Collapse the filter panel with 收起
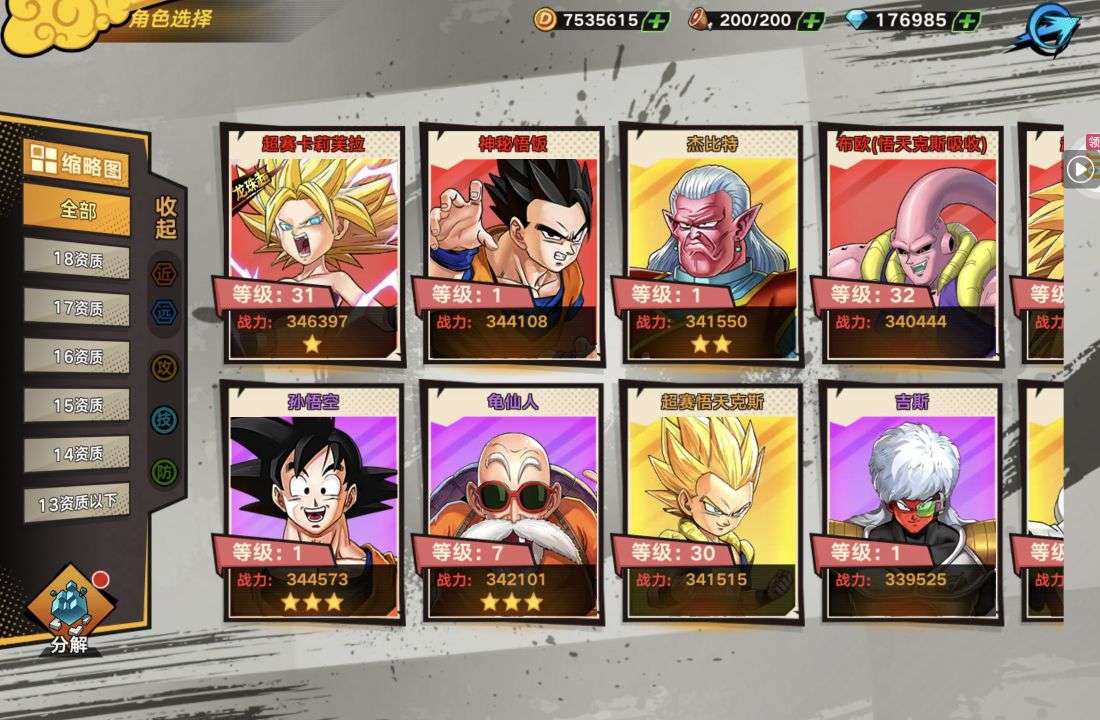This screenshot has height=720, width=1100. click(x=166, y=217)
